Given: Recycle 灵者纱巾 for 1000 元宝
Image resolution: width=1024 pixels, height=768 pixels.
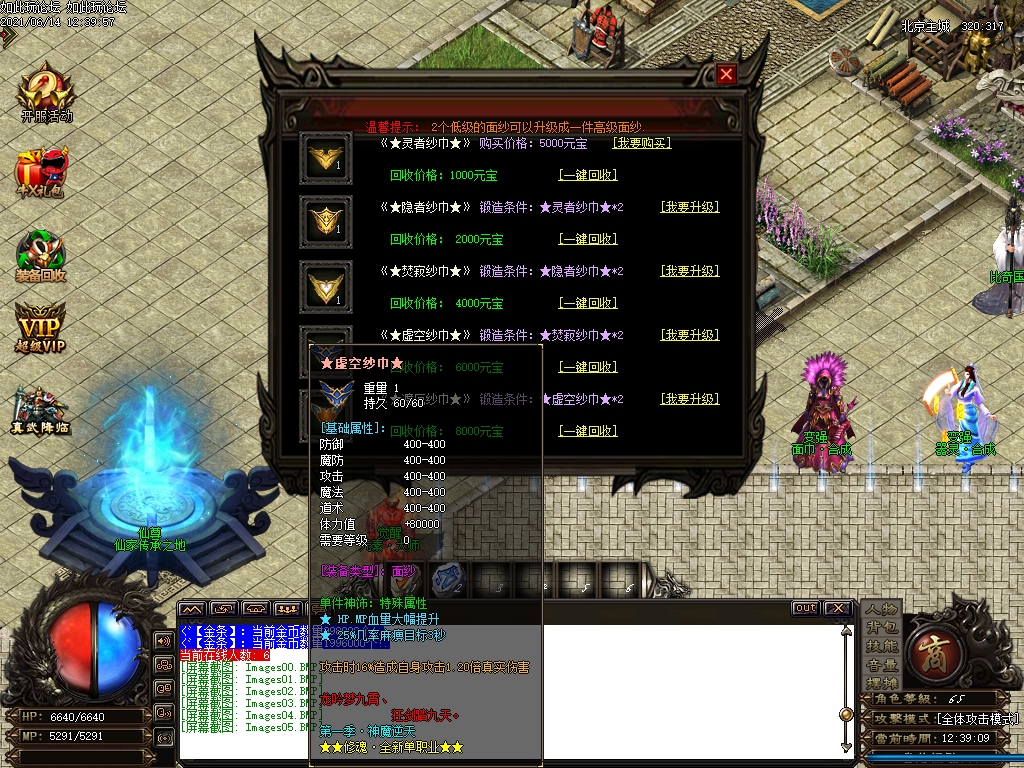Looking at the screenshot, I should [587, 175].
